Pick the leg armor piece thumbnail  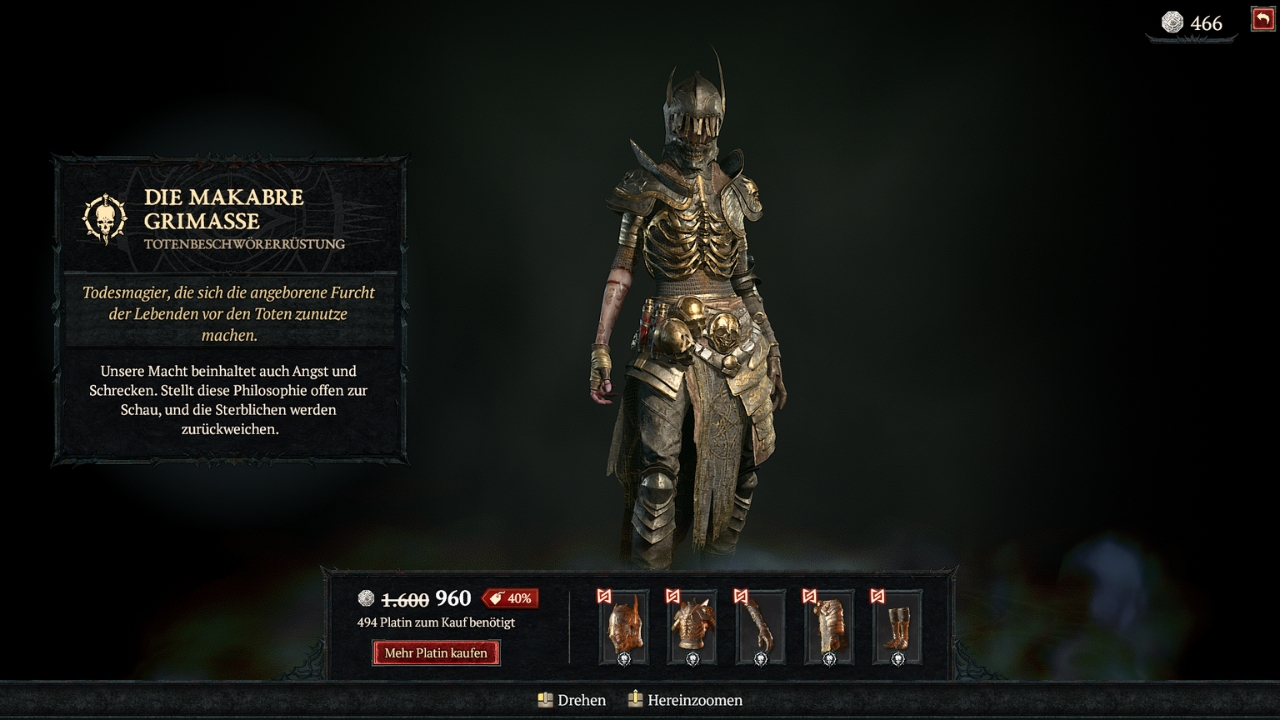point(829,627)
